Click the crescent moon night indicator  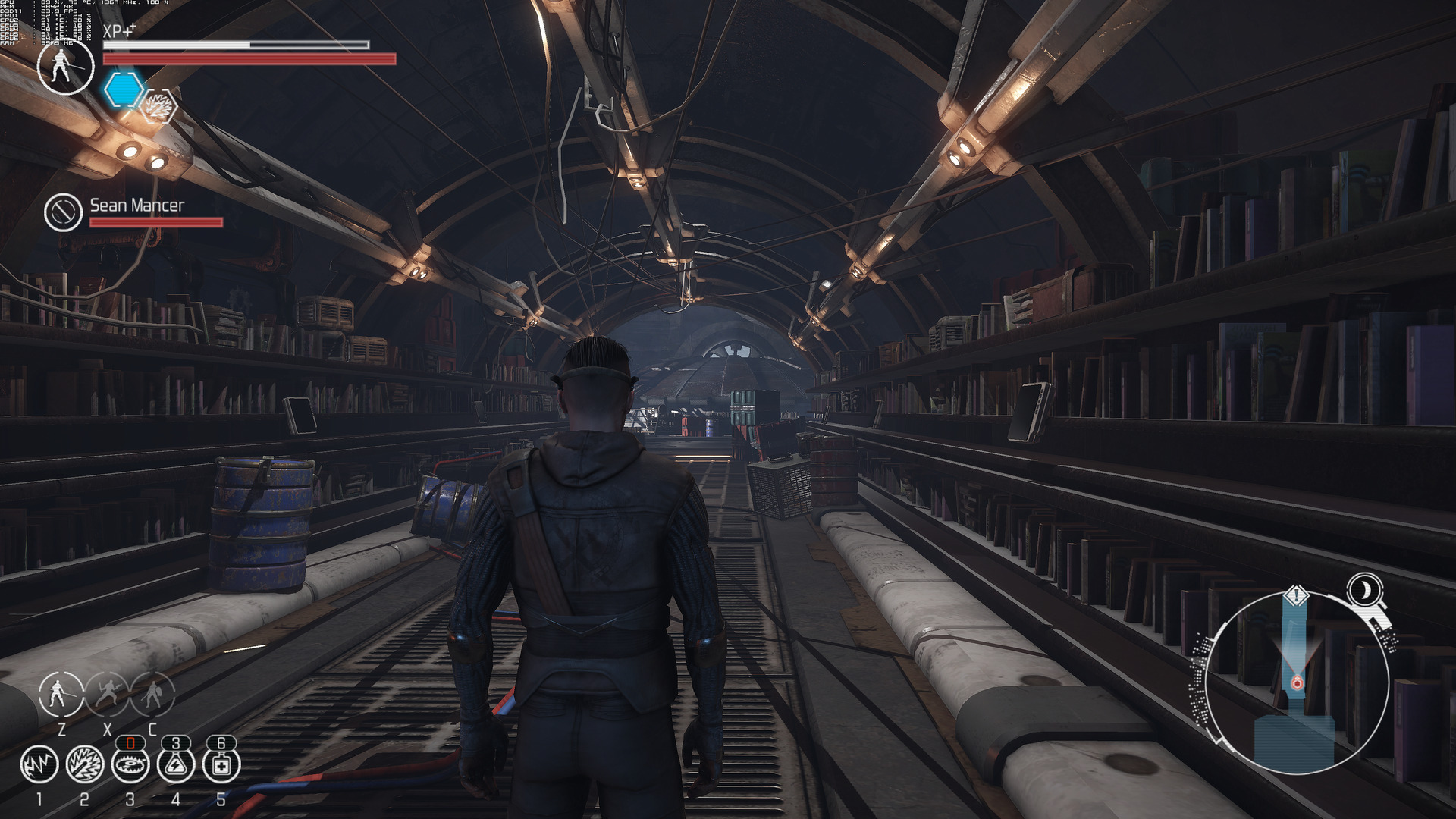coord(1365,589)
